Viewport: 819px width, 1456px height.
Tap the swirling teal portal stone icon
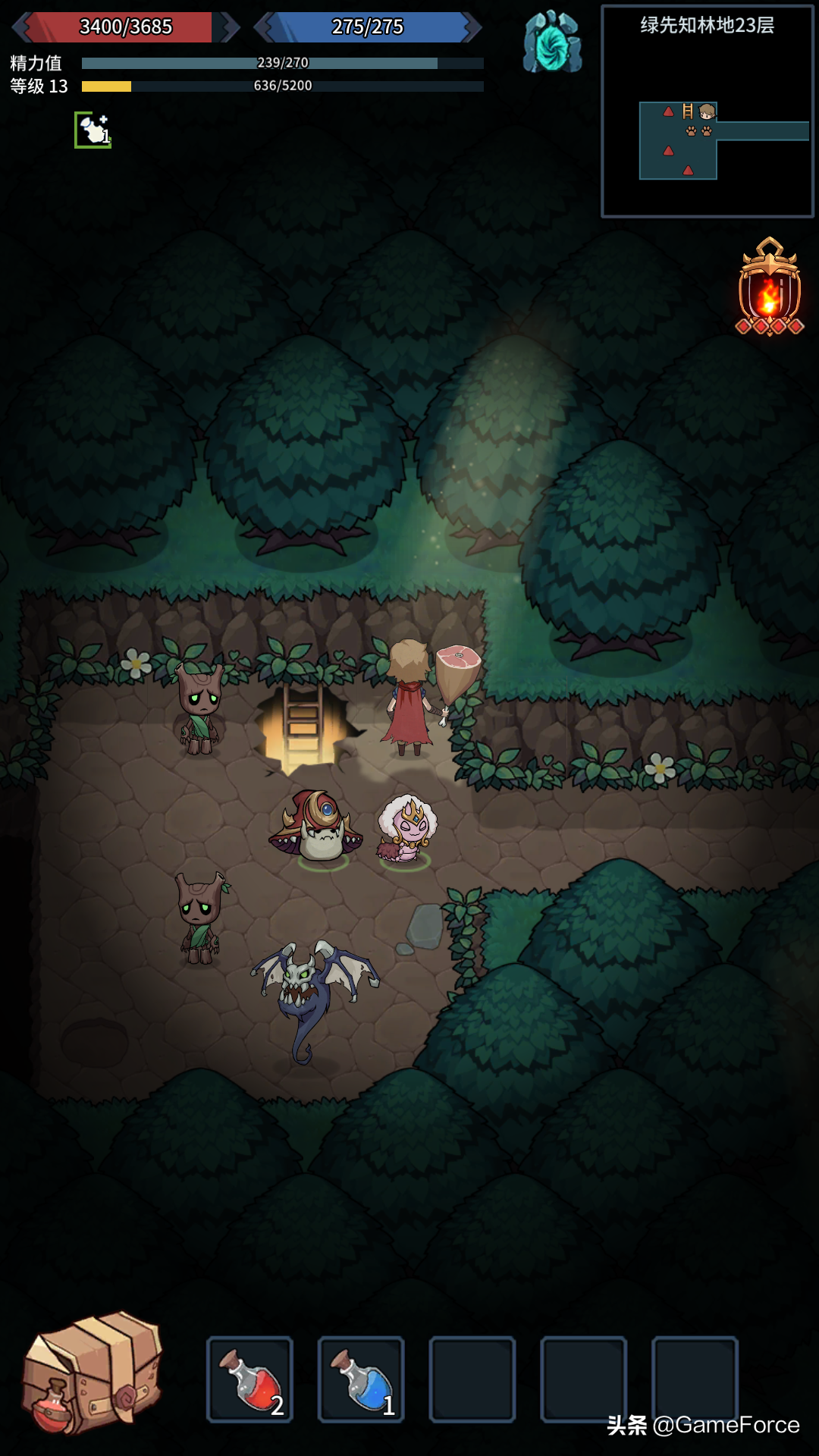click(x=552, y=42)
